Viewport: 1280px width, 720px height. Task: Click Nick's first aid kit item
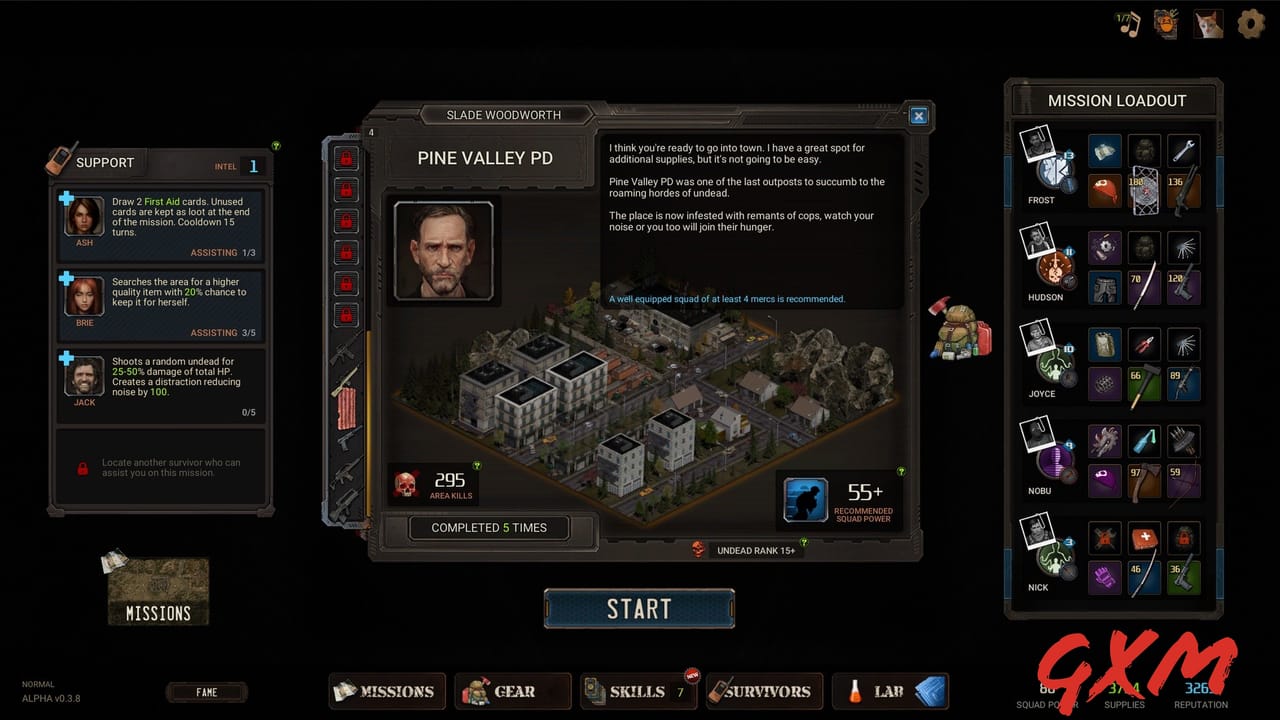pyautogui.click(x=1143, y=538)
